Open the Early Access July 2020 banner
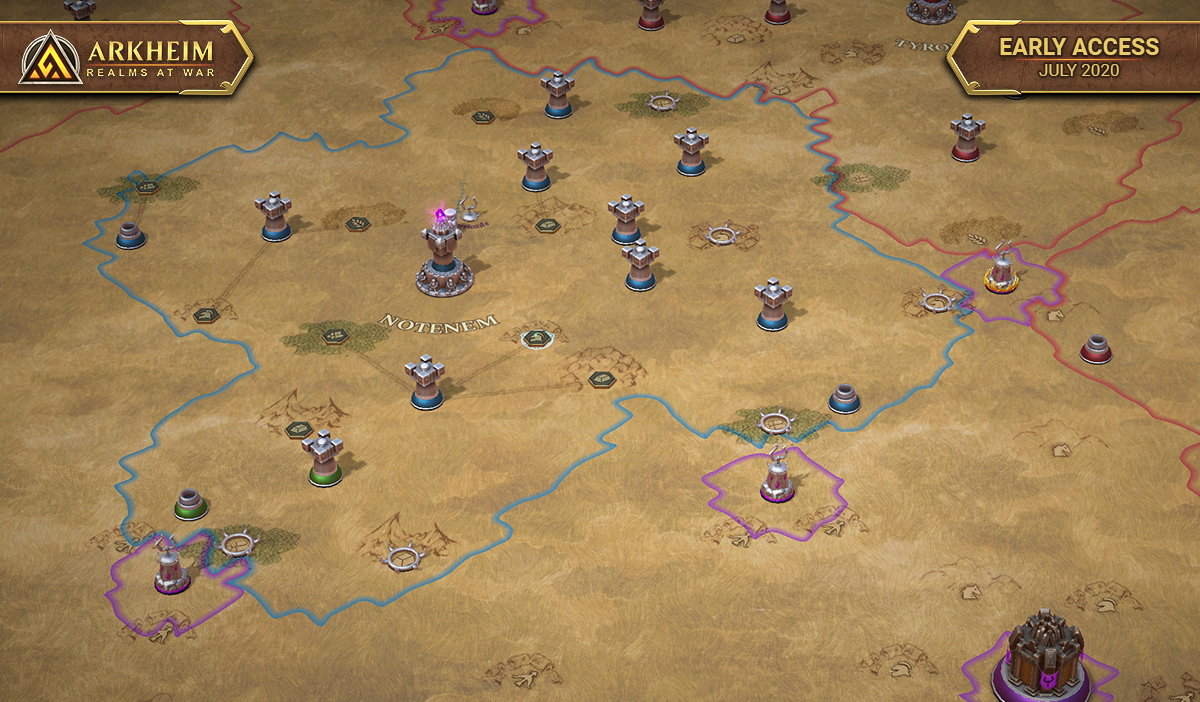 pyautogui.click(x=1078, y=56)
